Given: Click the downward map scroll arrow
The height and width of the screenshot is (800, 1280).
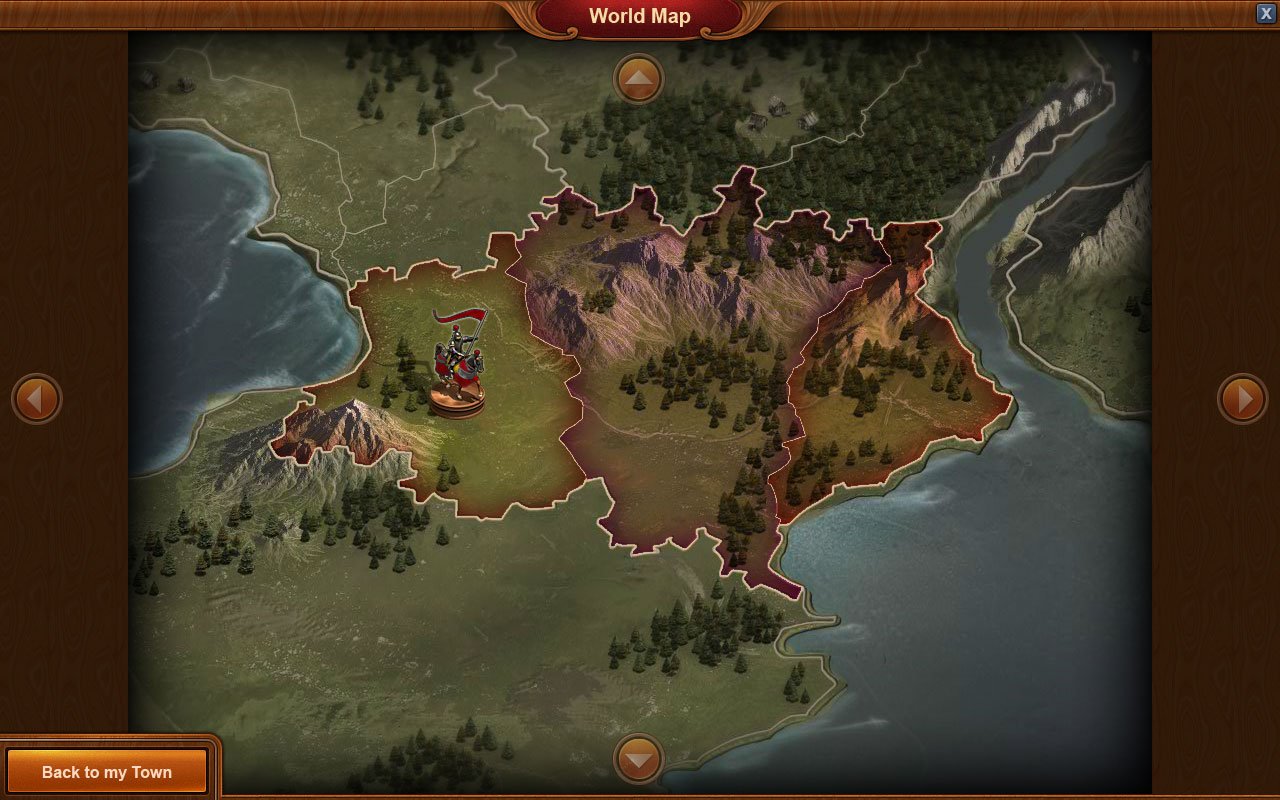Looking at the screenshot, I should 637,760.
